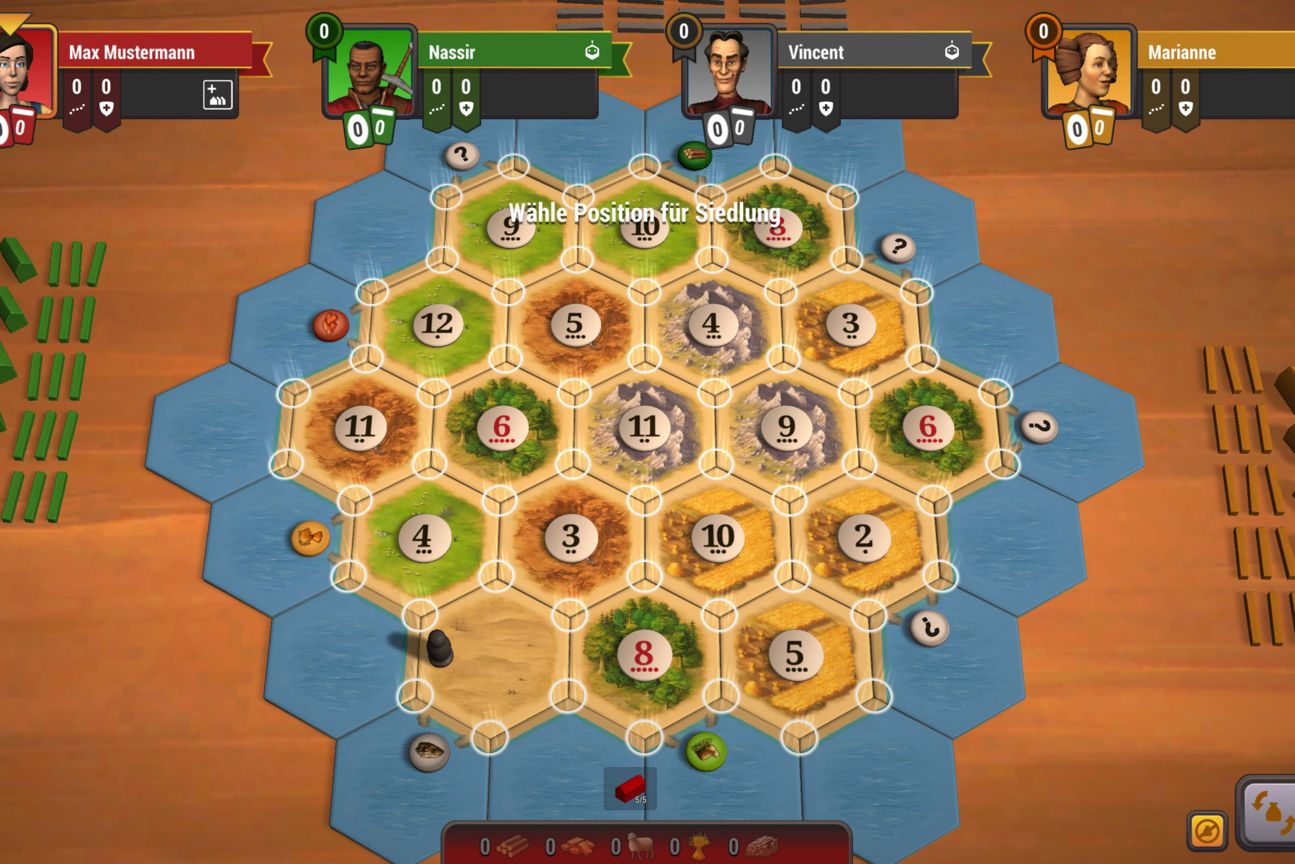Screen dimensions: 1295x864
Task: Click the plus-people icon on Max Mustermann's panel
Action: click(217, 95)
